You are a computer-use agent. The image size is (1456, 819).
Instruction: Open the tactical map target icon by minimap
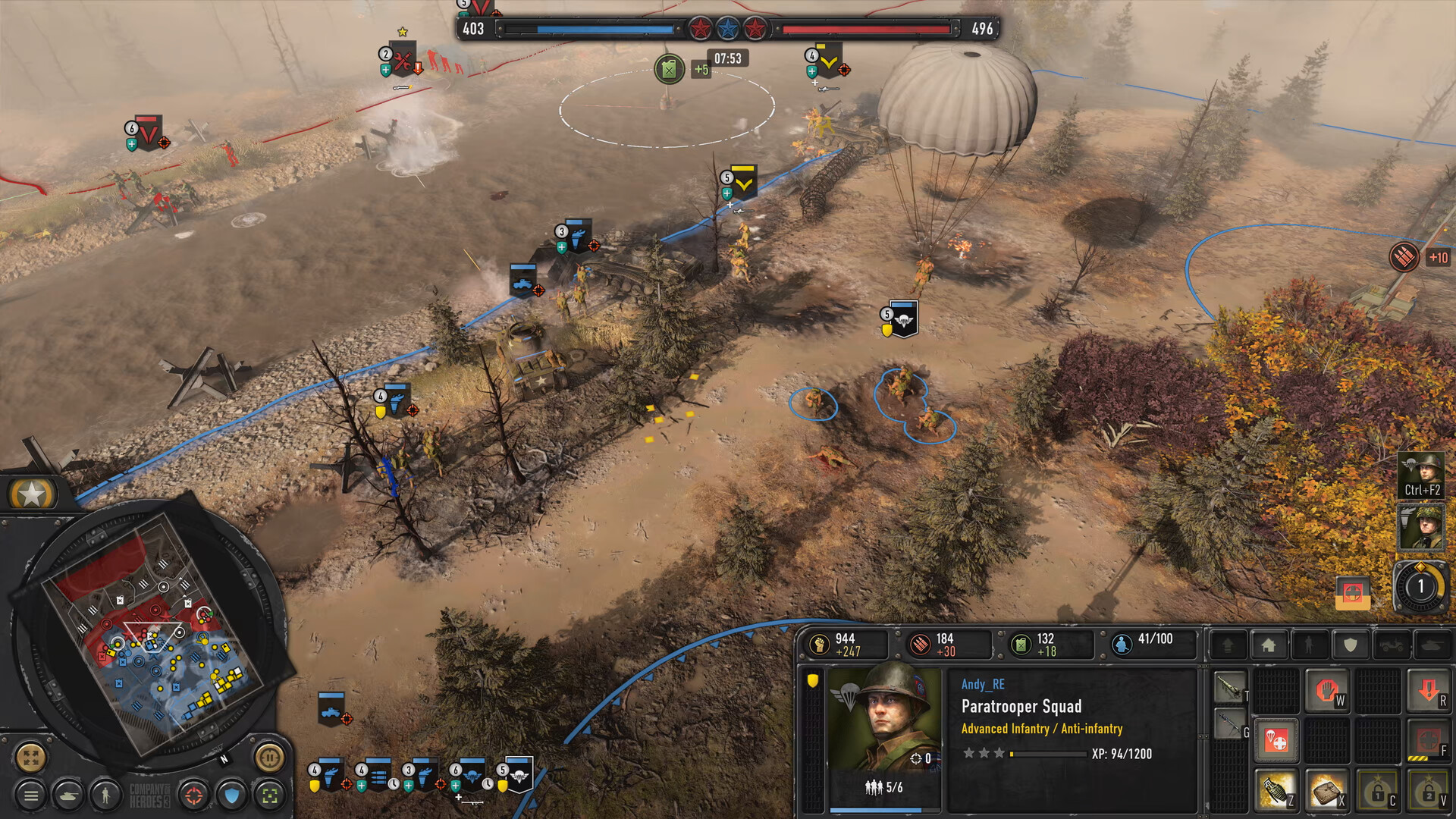[194, 795]
